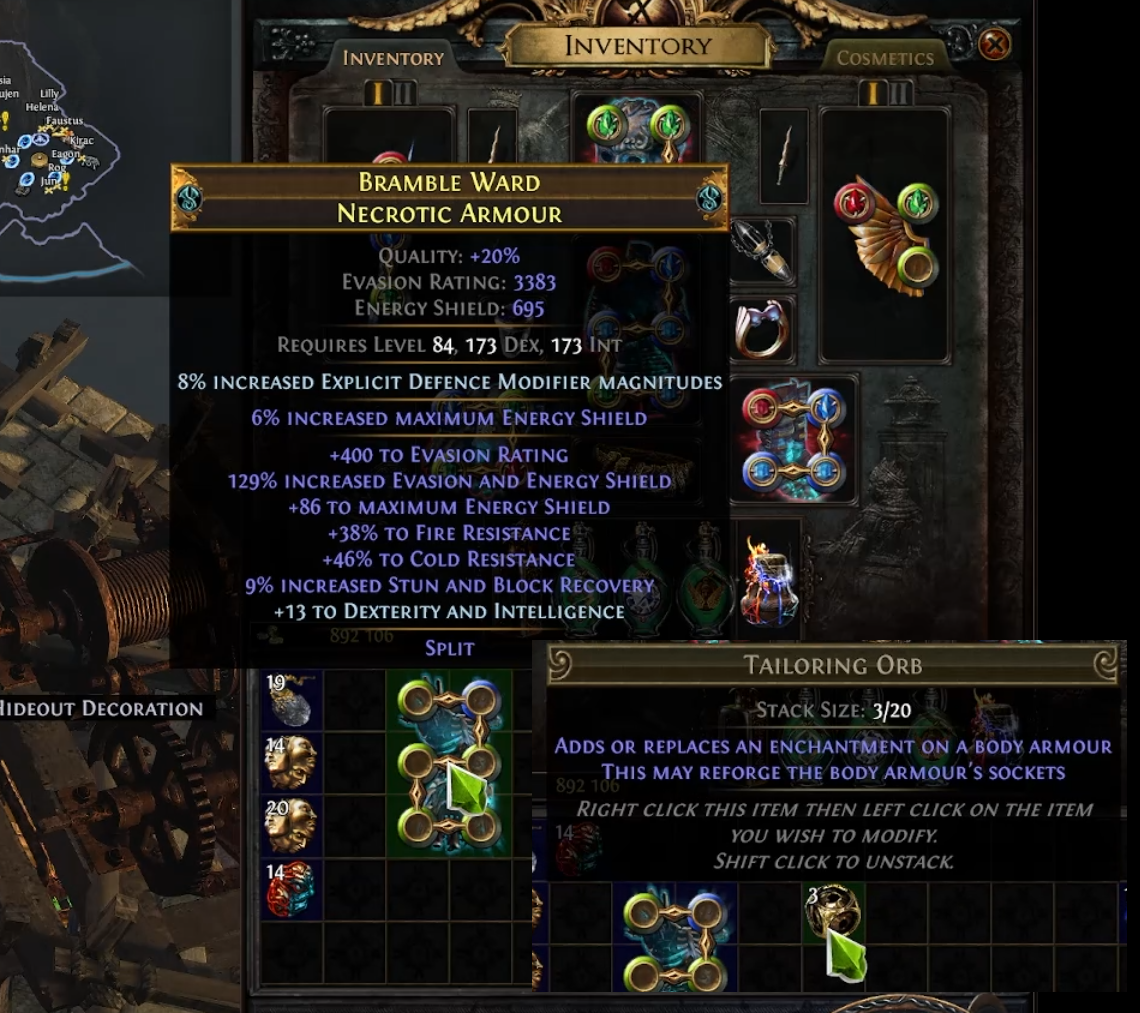The image size is (1140, 1013).
Task: Click Bramble Ward armour beside the mask stacks
Action: point(449,763)
